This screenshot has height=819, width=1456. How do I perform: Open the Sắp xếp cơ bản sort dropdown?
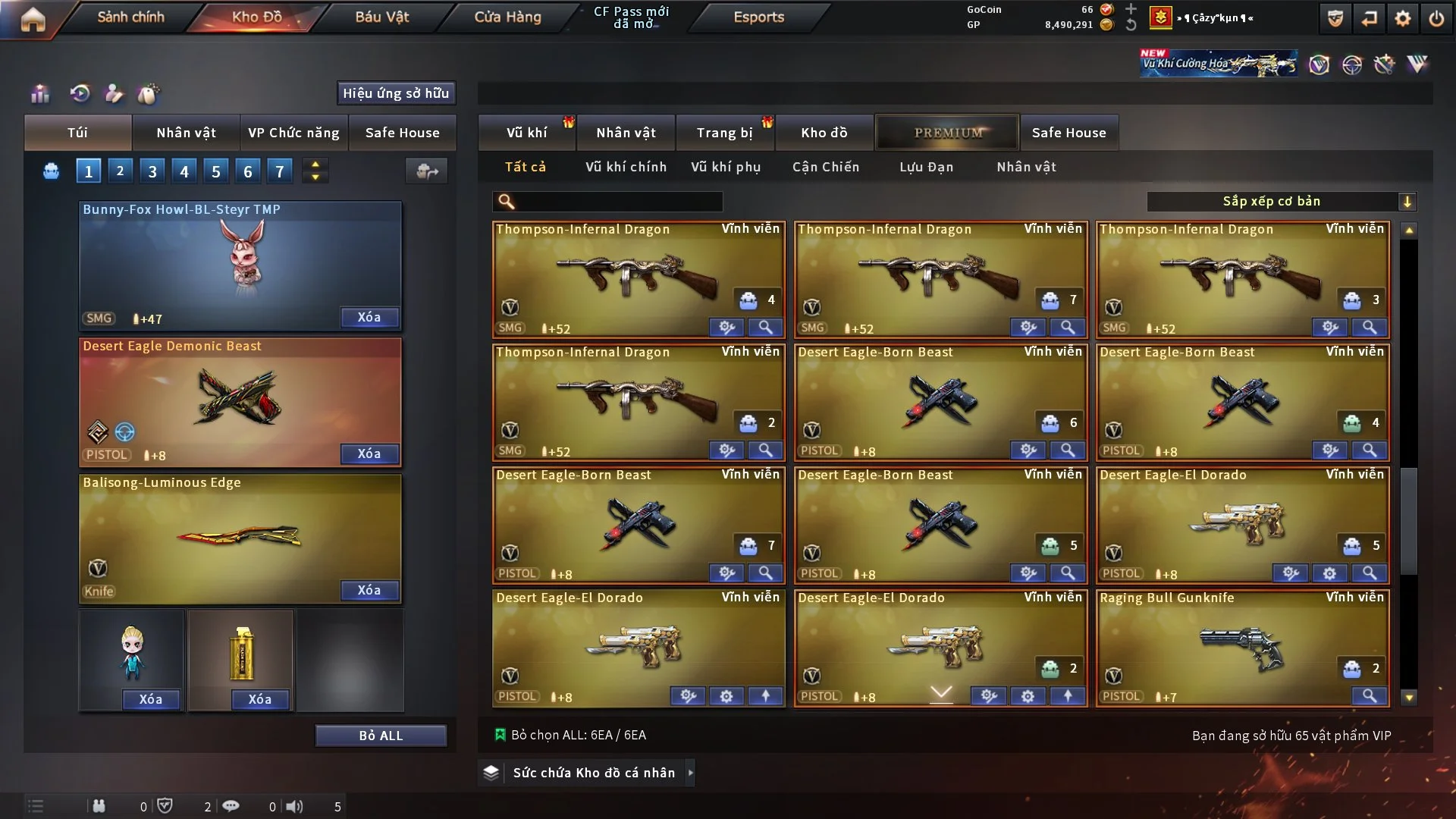[x=1280, y=202]
